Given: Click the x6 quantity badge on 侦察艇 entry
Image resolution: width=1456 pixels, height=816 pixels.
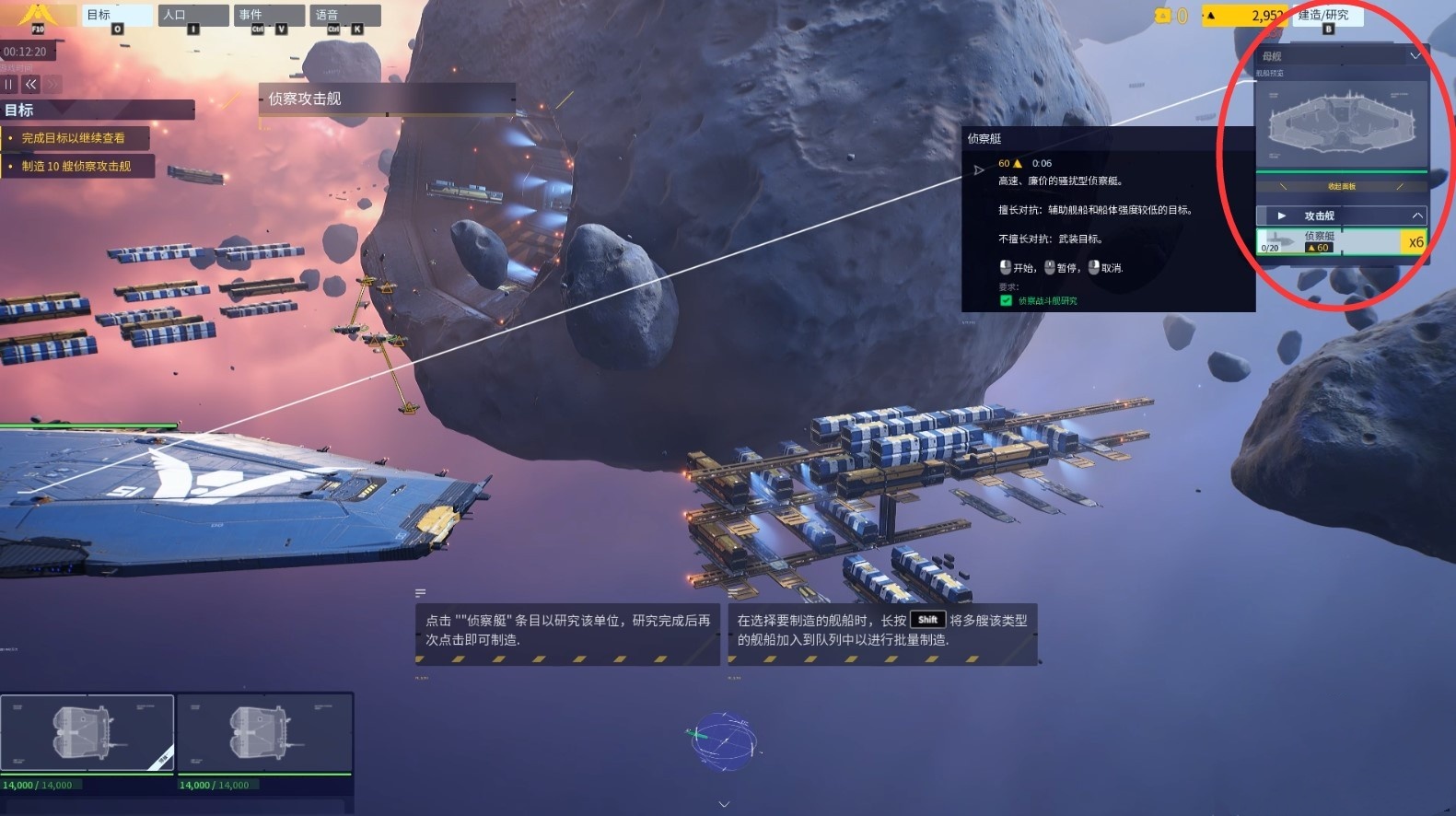Looking at the screenshot, I should tap(1415, 241).
